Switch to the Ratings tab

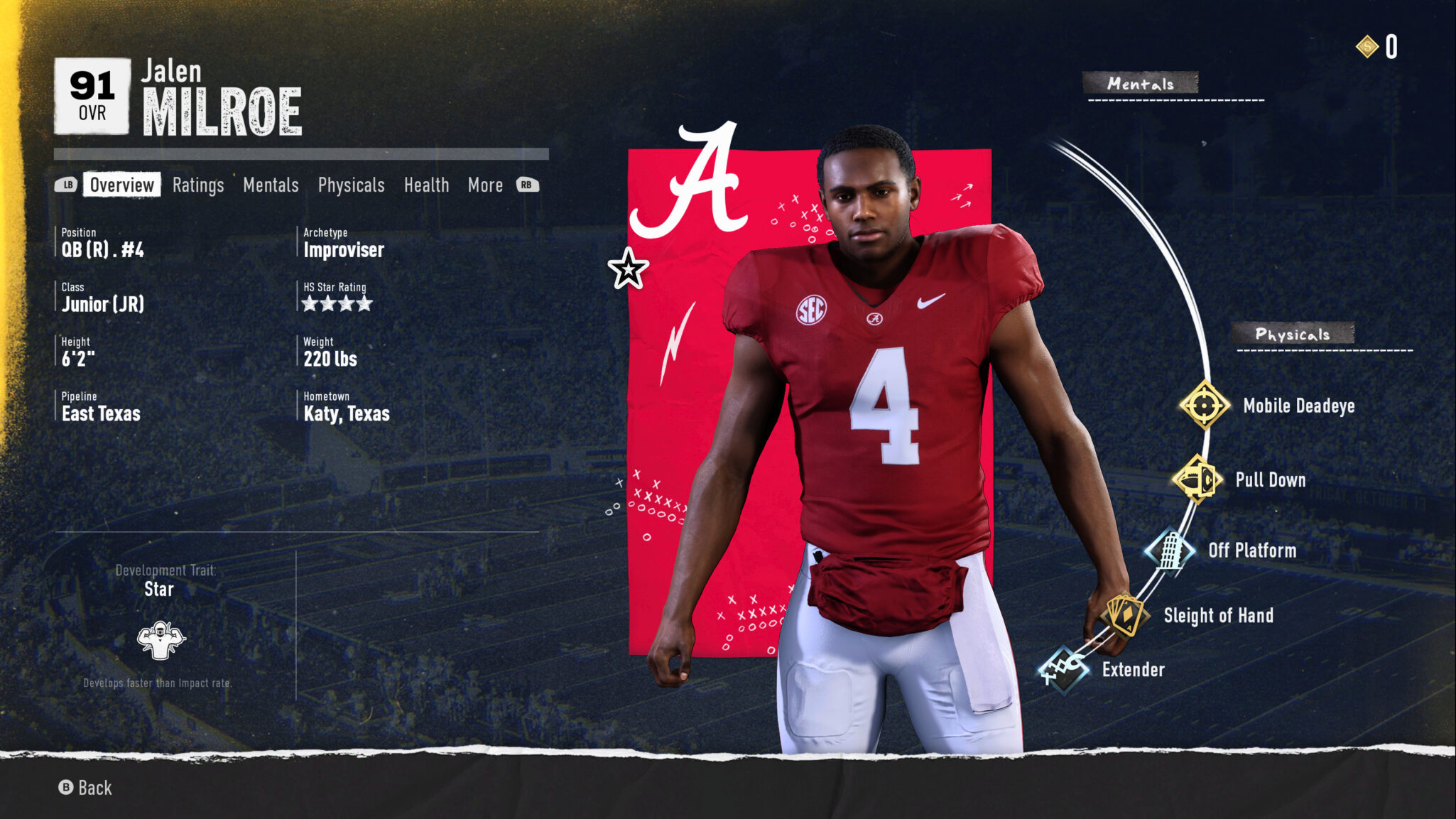(x=197, y=185)
